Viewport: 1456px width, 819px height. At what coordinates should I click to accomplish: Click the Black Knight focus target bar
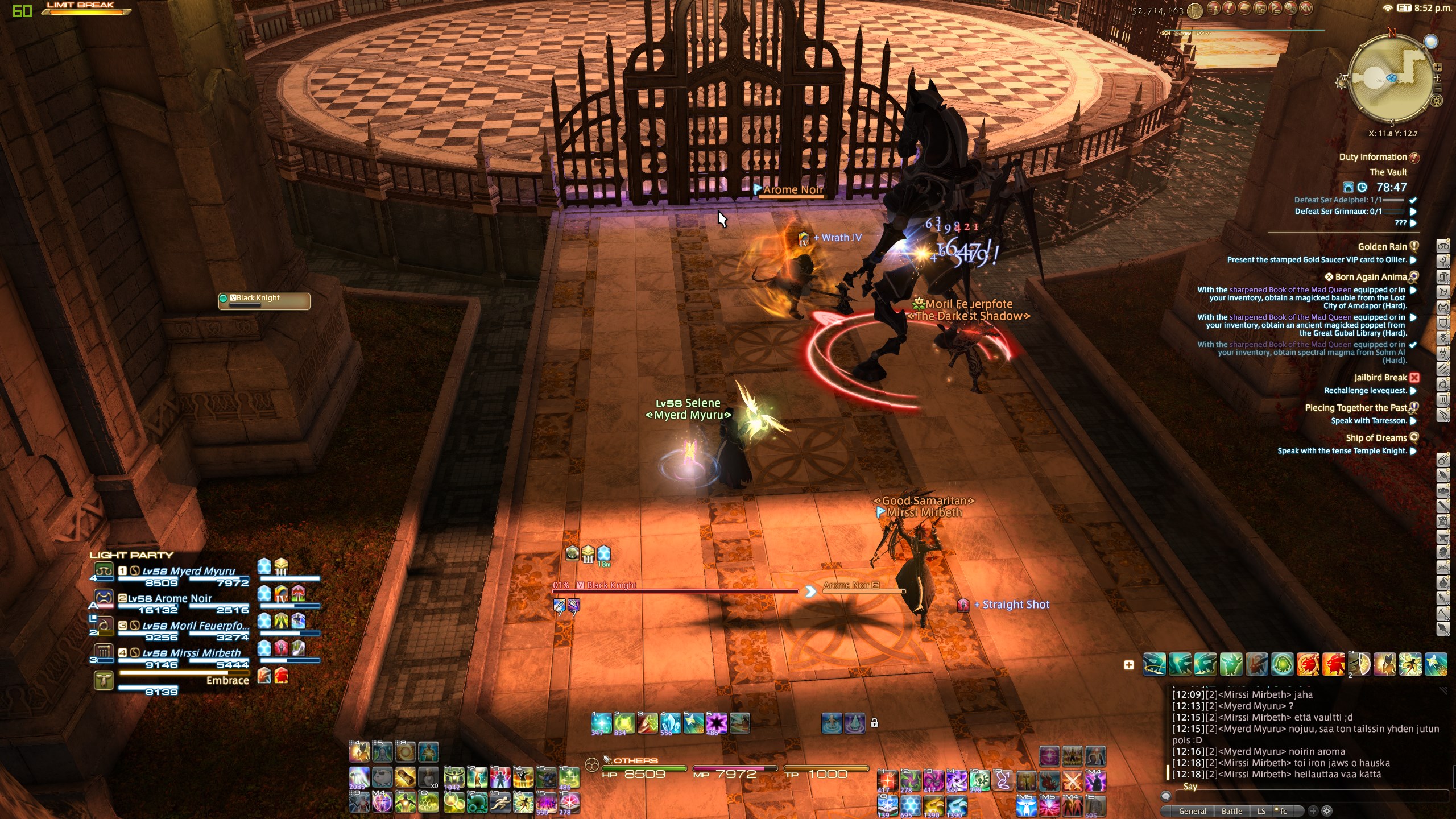[x=264, y=301]
